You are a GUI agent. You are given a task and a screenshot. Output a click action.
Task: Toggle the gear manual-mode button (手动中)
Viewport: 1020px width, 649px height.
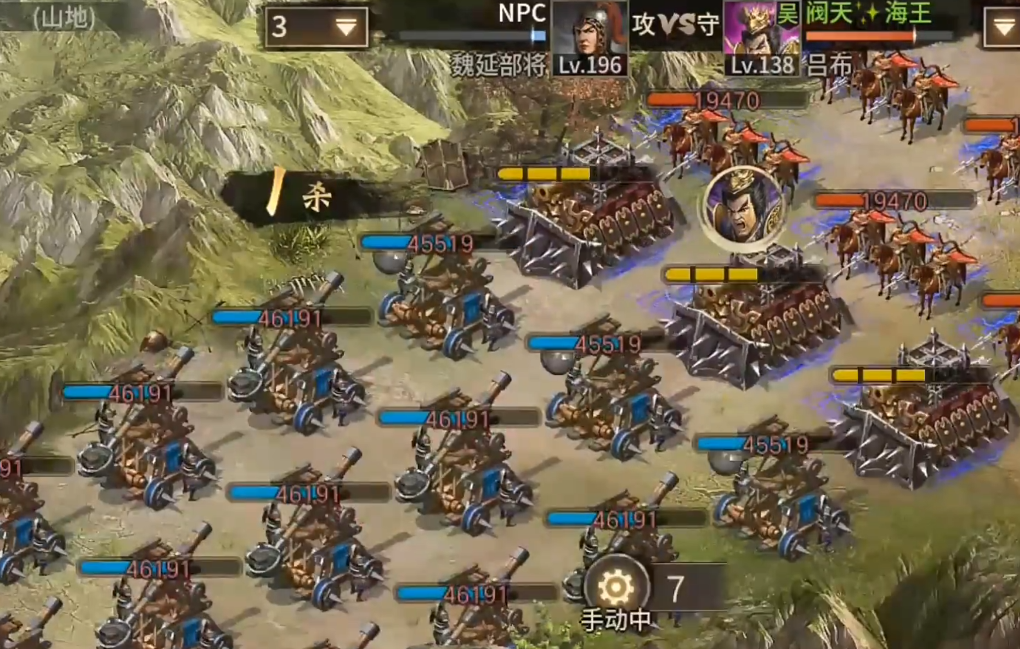(616, 587)
